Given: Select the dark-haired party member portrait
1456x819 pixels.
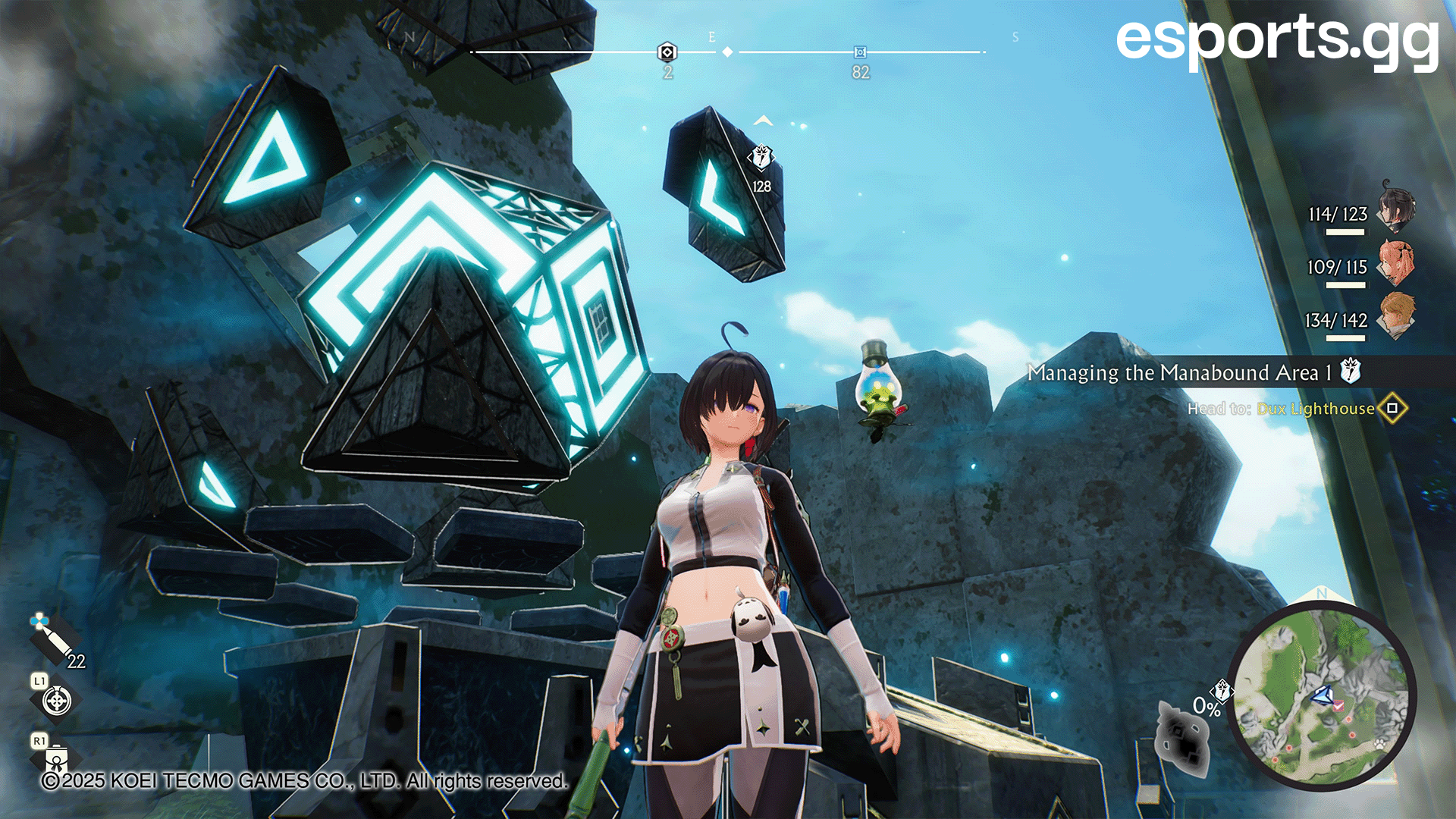Looking at the screenshot, I should [1395, 207].
